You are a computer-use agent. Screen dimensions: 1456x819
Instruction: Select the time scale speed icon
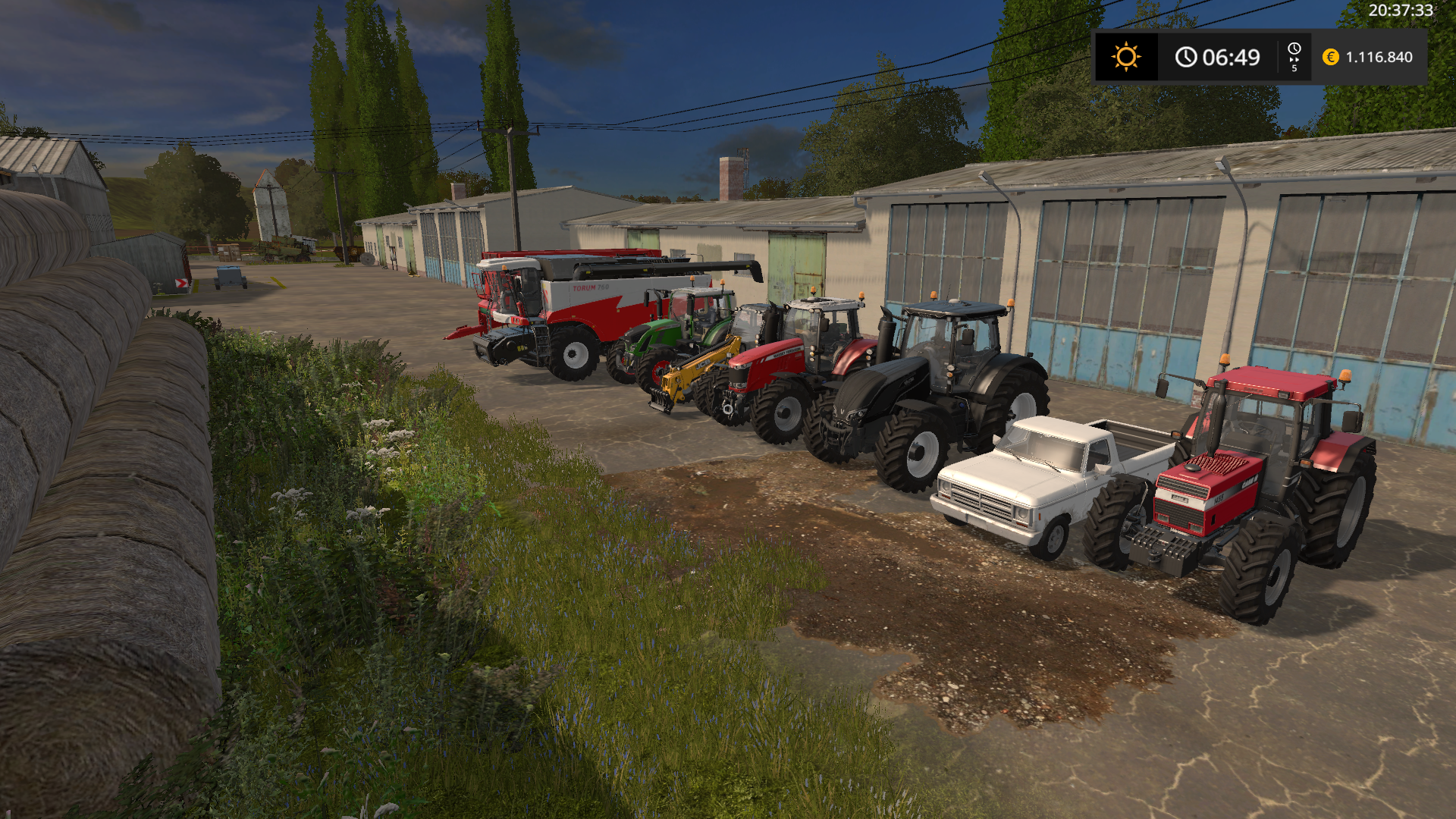point(1294,57)
